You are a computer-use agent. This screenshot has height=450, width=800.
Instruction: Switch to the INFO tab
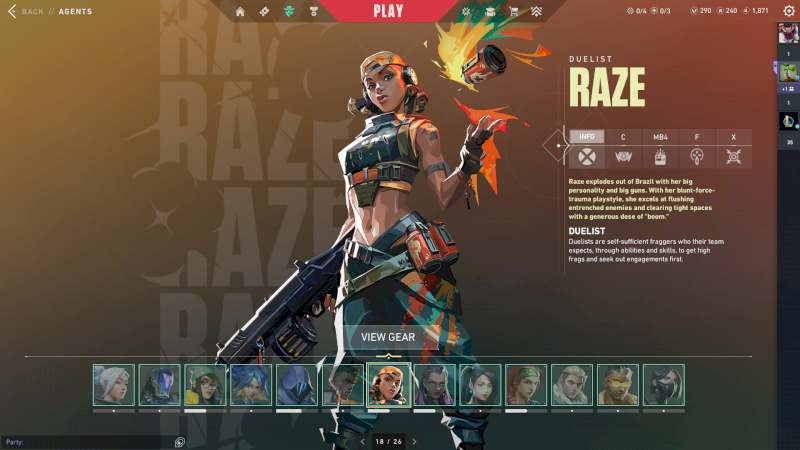(587, 136)
